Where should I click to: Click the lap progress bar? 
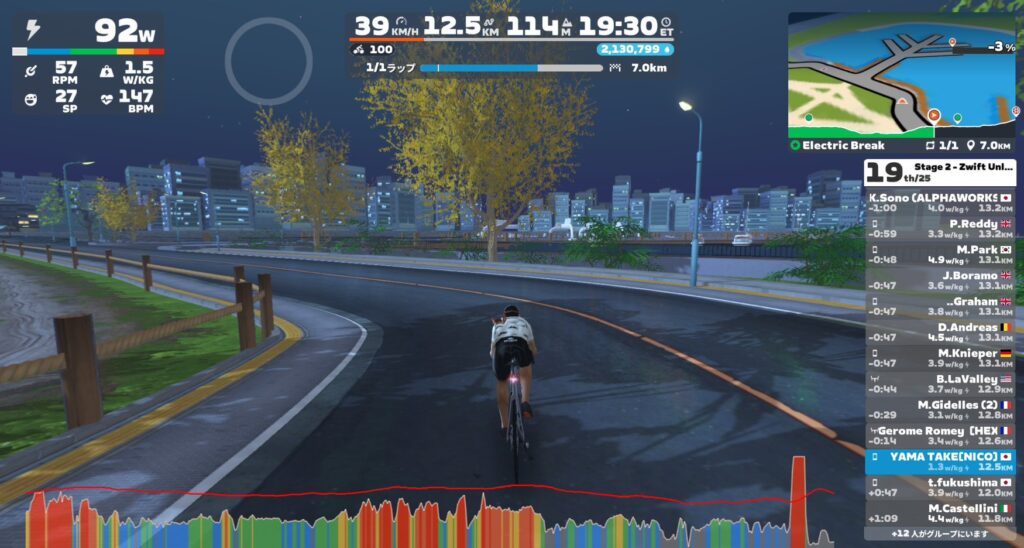coord(510,68)
